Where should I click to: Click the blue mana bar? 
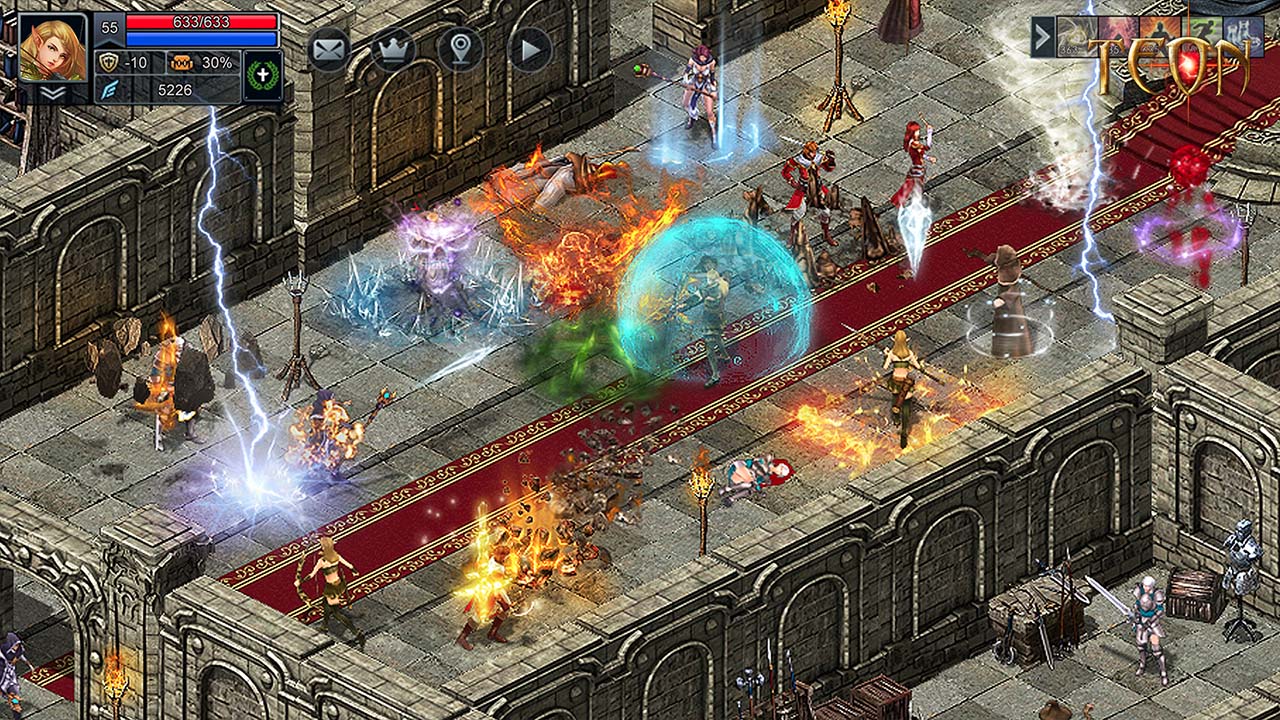pos(199,36)
